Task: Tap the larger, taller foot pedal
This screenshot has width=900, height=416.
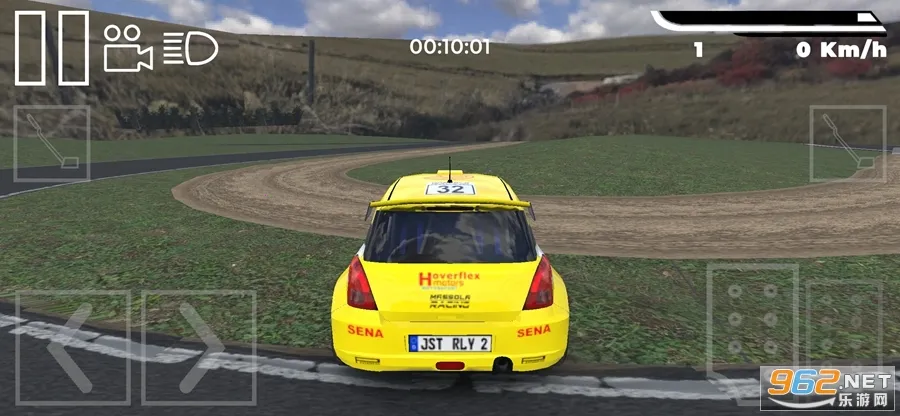Action: pyautogui.click(x=753, y=320)
